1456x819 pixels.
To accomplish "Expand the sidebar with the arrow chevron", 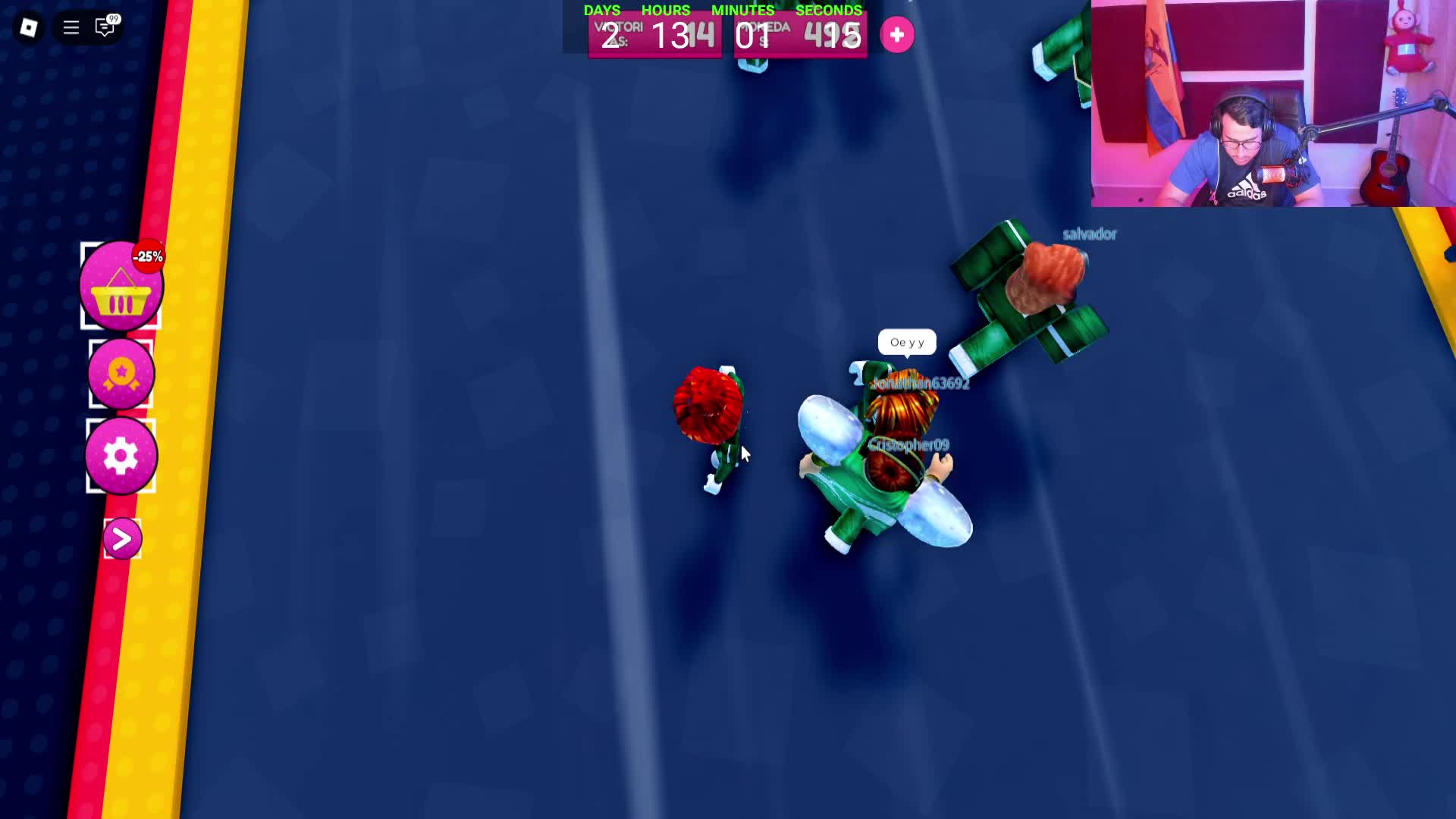I will pyautogui.click(x=121, y=538).
